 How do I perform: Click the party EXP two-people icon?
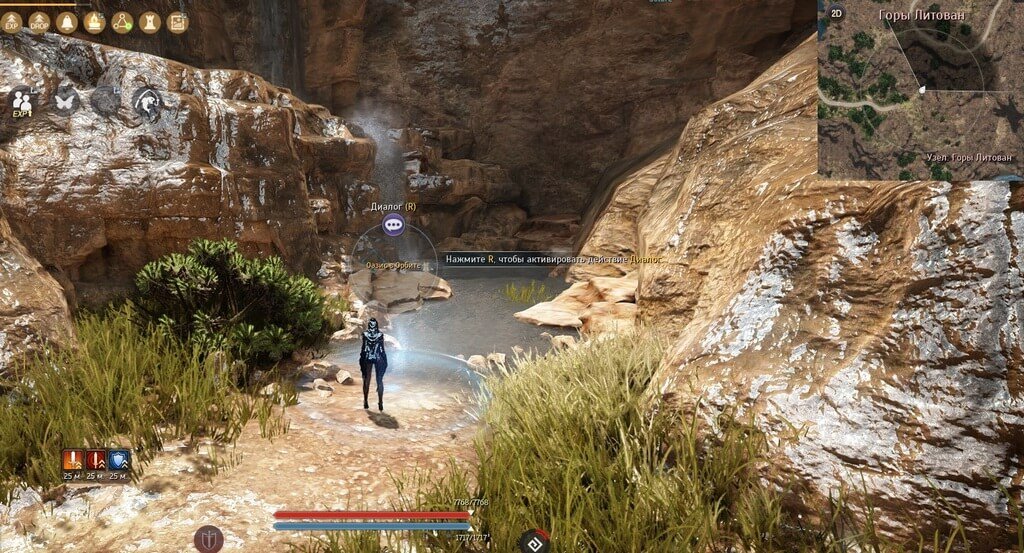point(22,102)
